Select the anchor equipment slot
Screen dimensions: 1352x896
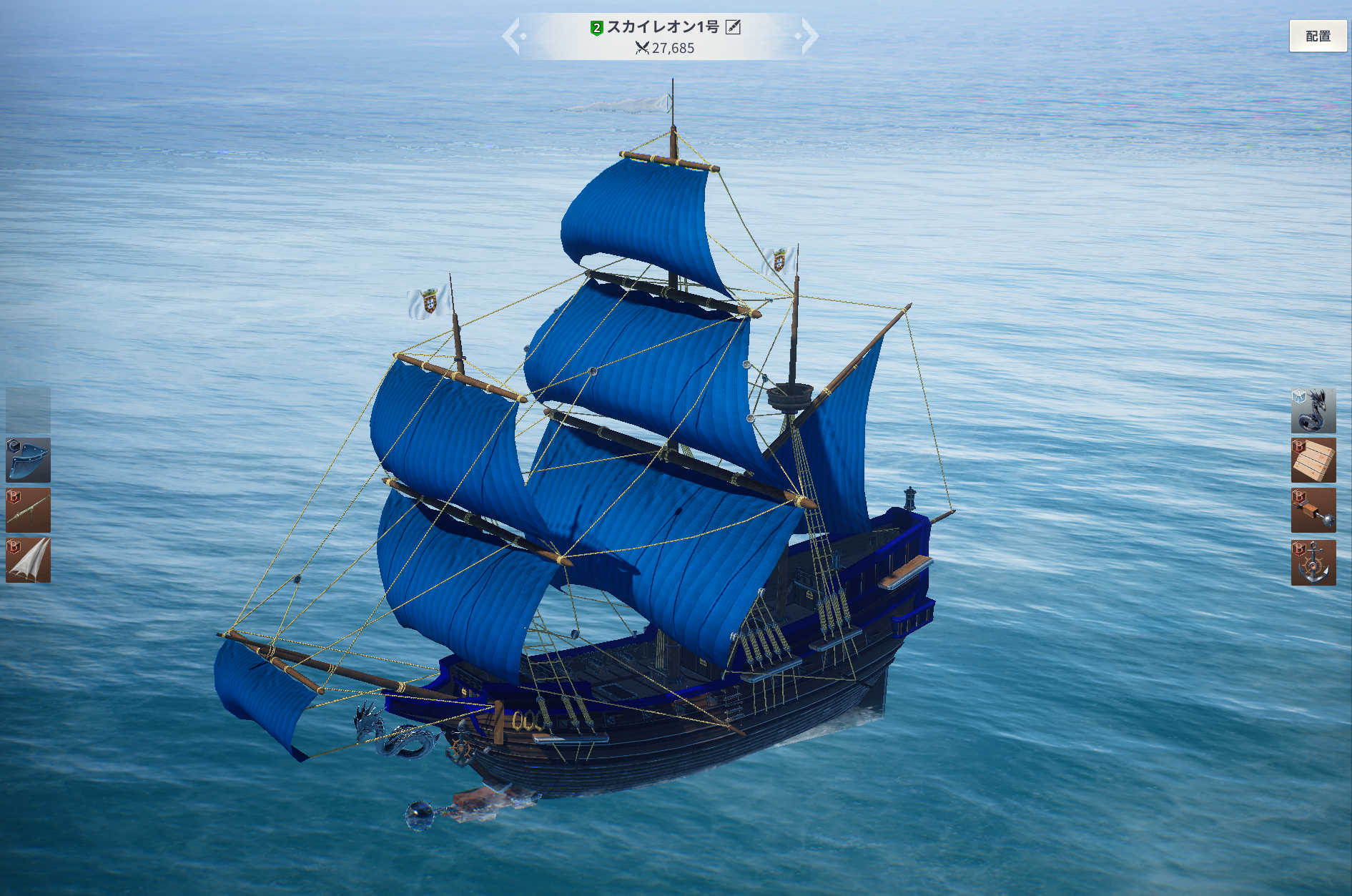click(x=1313, y=562)
